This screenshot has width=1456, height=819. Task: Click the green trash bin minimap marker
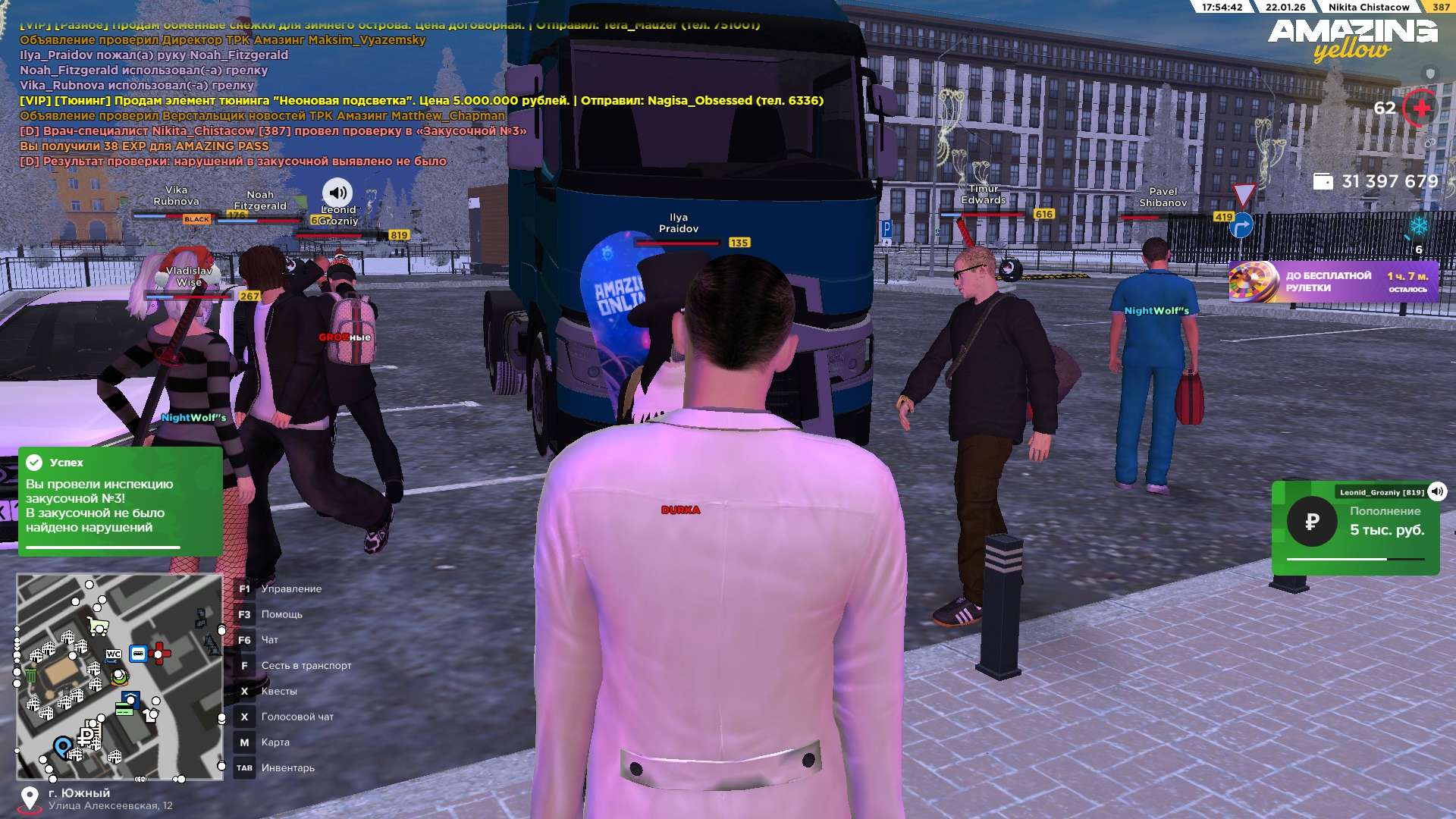click(31, 675)
